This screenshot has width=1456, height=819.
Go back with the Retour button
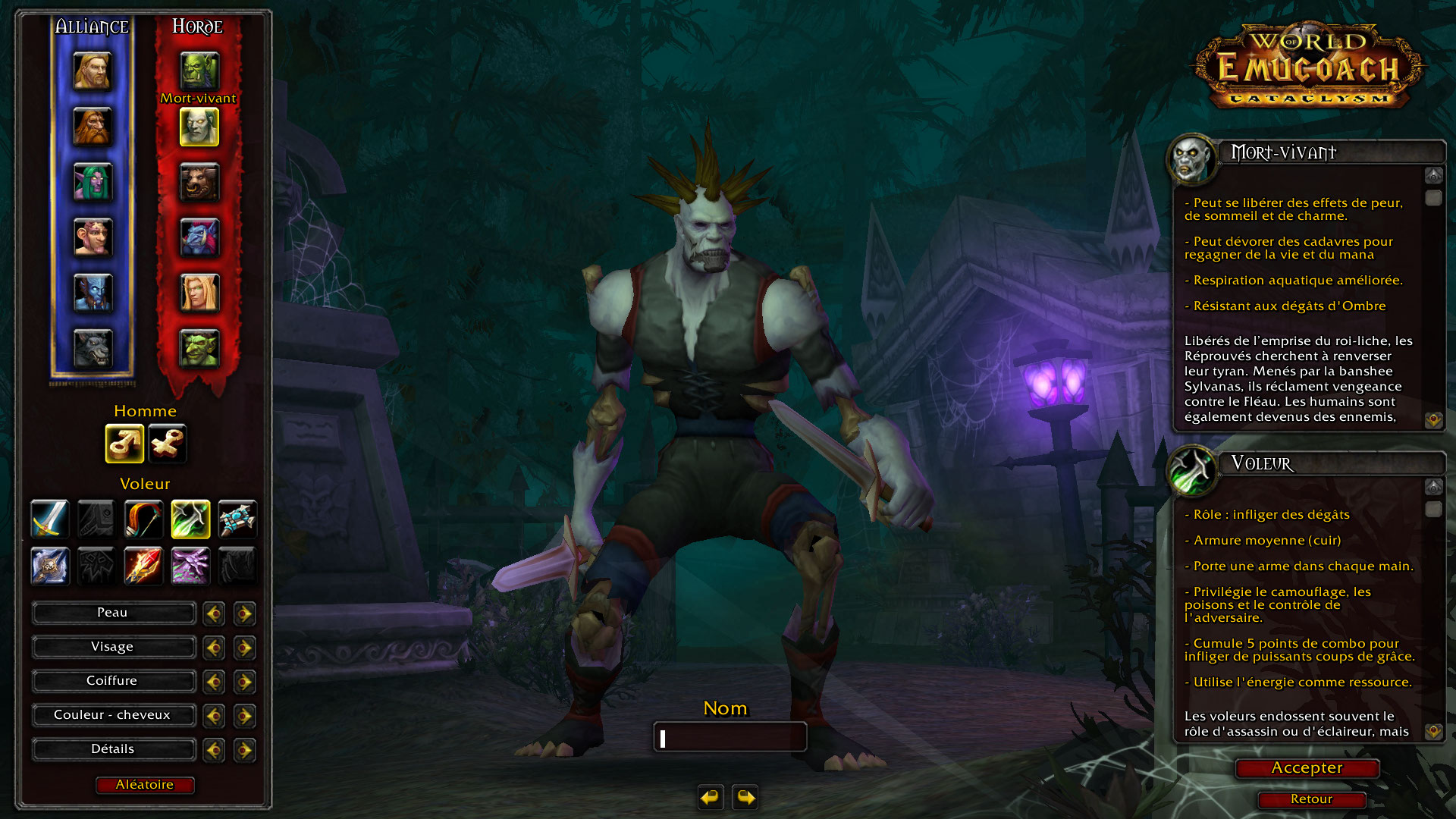1311,799
